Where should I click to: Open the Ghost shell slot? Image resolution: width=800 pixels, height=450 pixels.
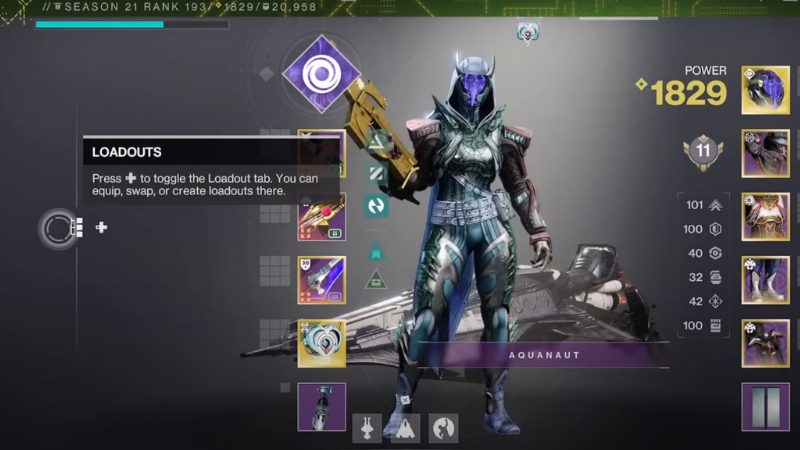[x=321, y=343]
